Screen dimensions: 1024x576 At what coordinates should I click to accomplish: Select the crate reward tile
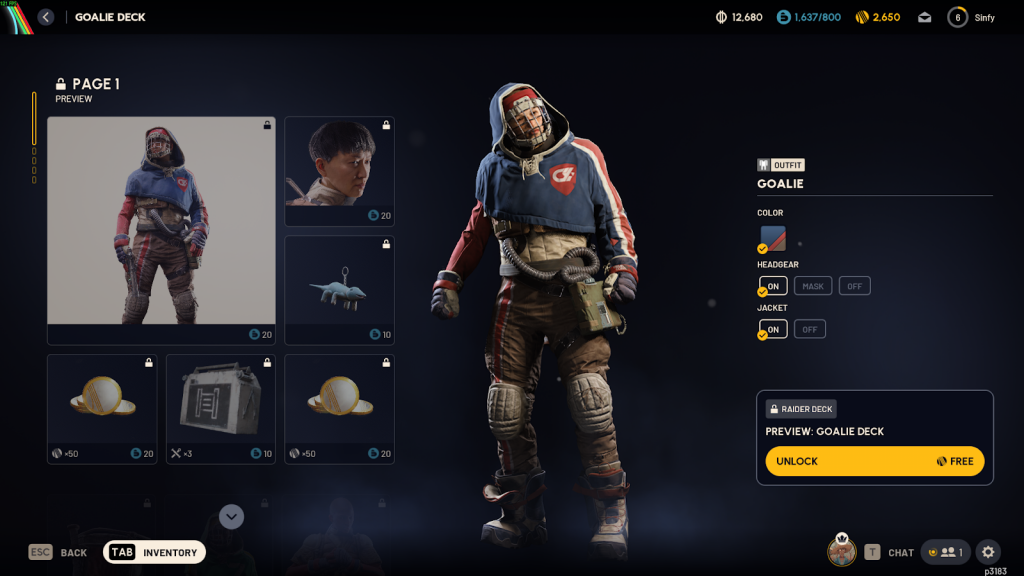click(220, 408)
